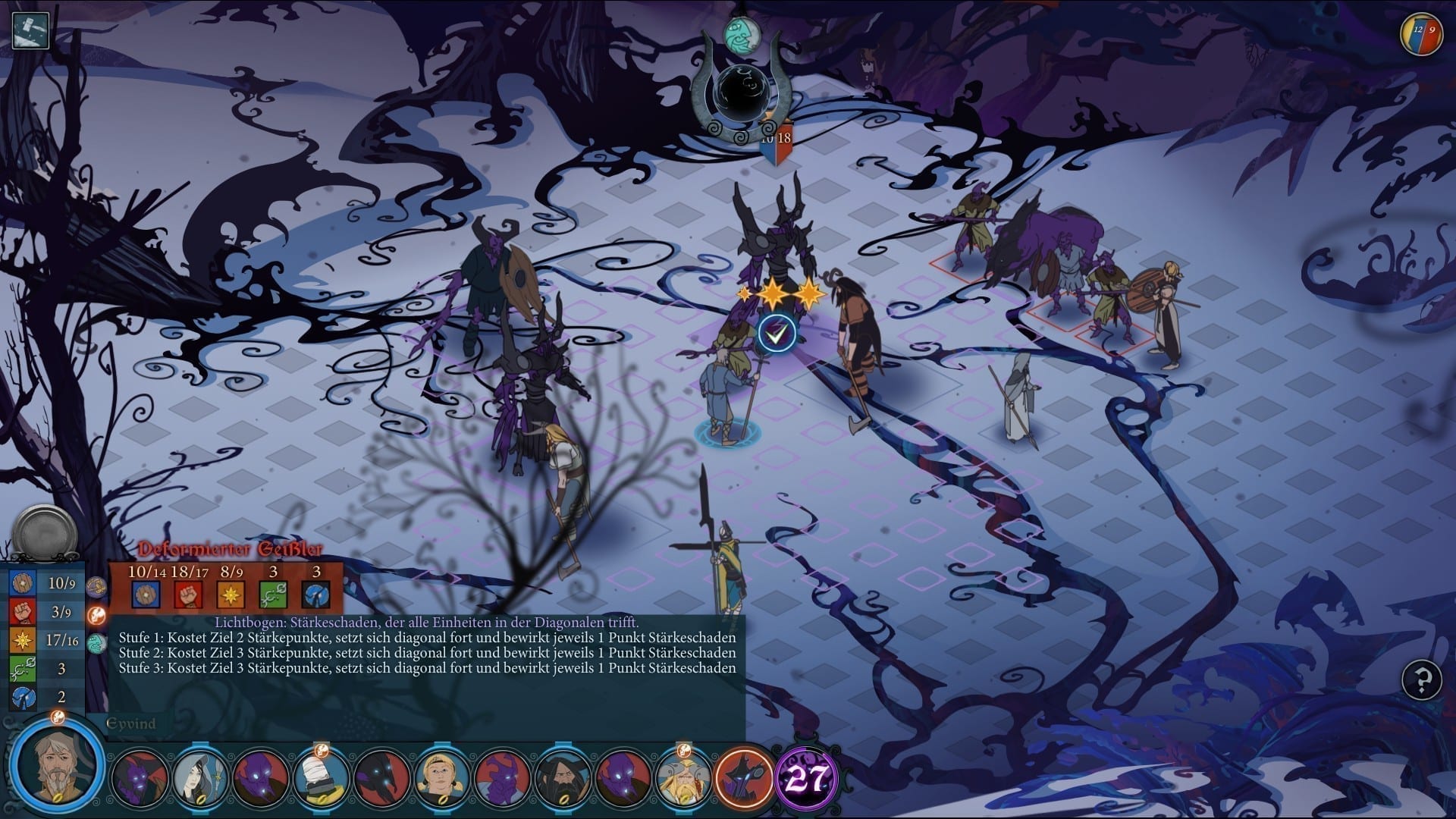The width and height of the screenshot is (1456, 819).
Task: Click the question mark help button
Action: pyautogui.click(x=1422, y=679)
